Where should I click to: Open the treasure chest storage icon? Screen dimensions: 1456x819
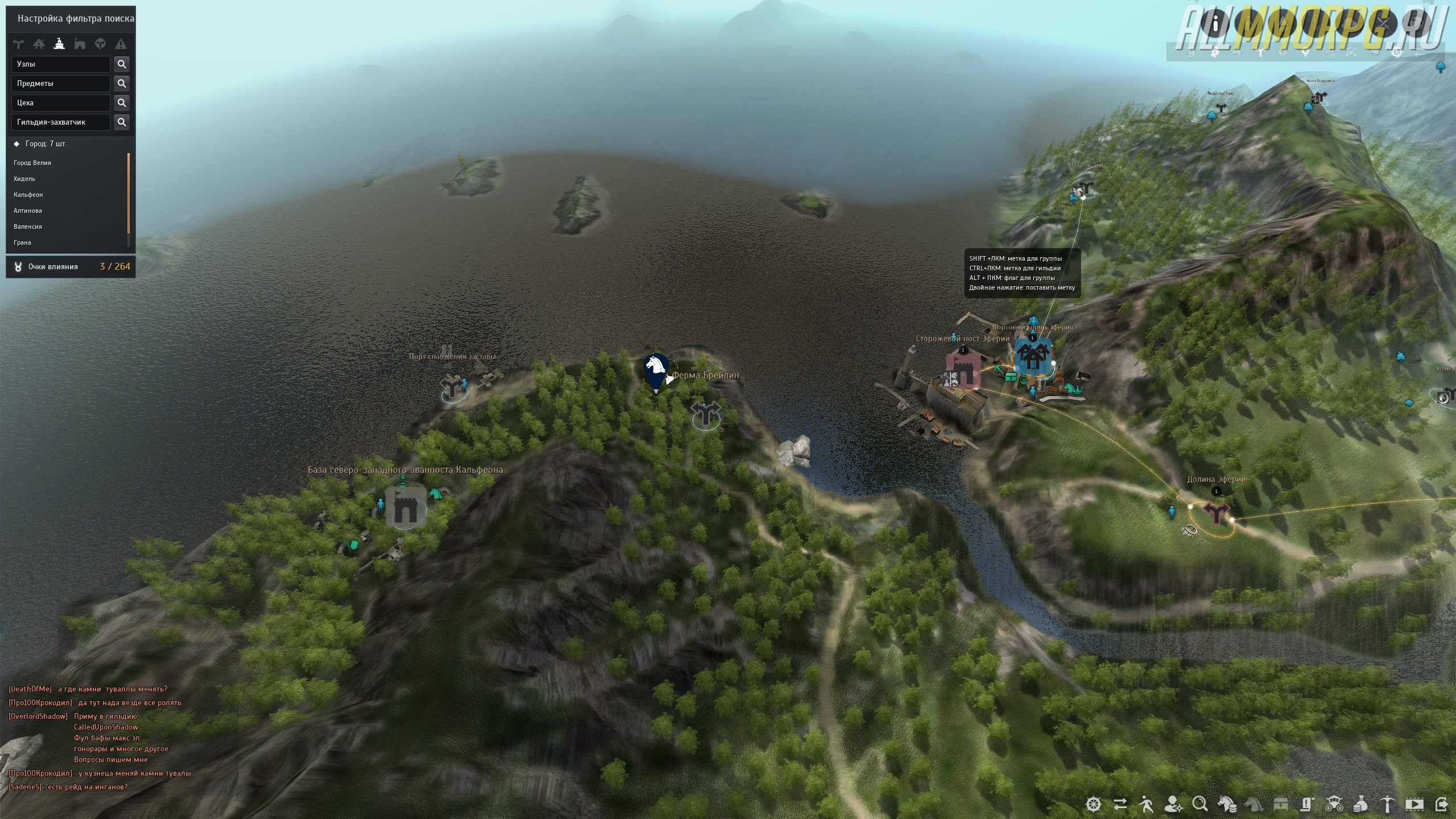click(x=1280, y=804)
